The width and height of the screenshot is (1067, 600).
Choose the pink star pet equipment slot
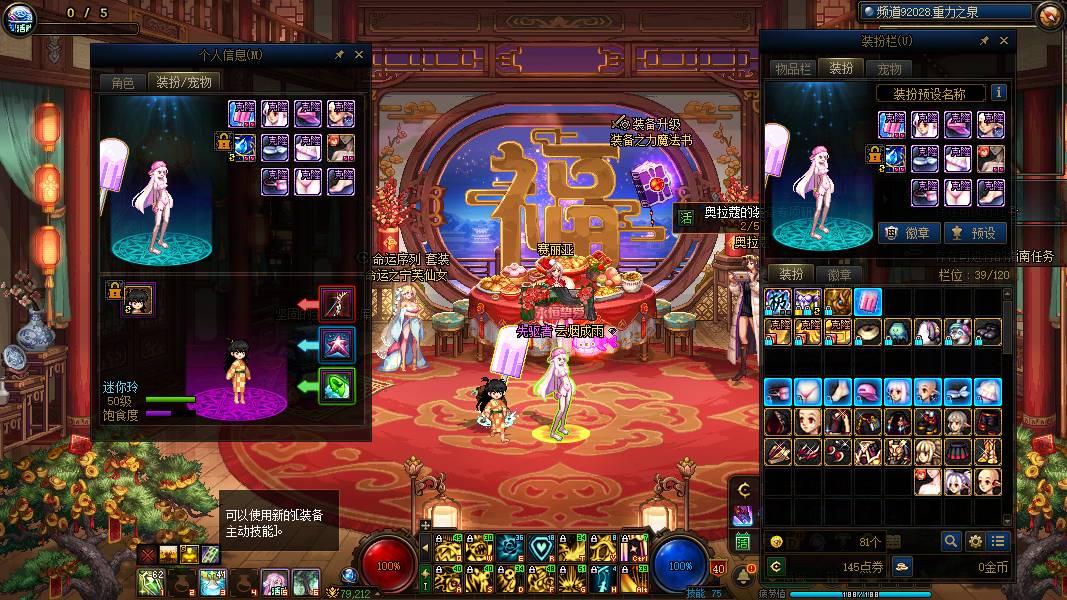coord(336,343)
